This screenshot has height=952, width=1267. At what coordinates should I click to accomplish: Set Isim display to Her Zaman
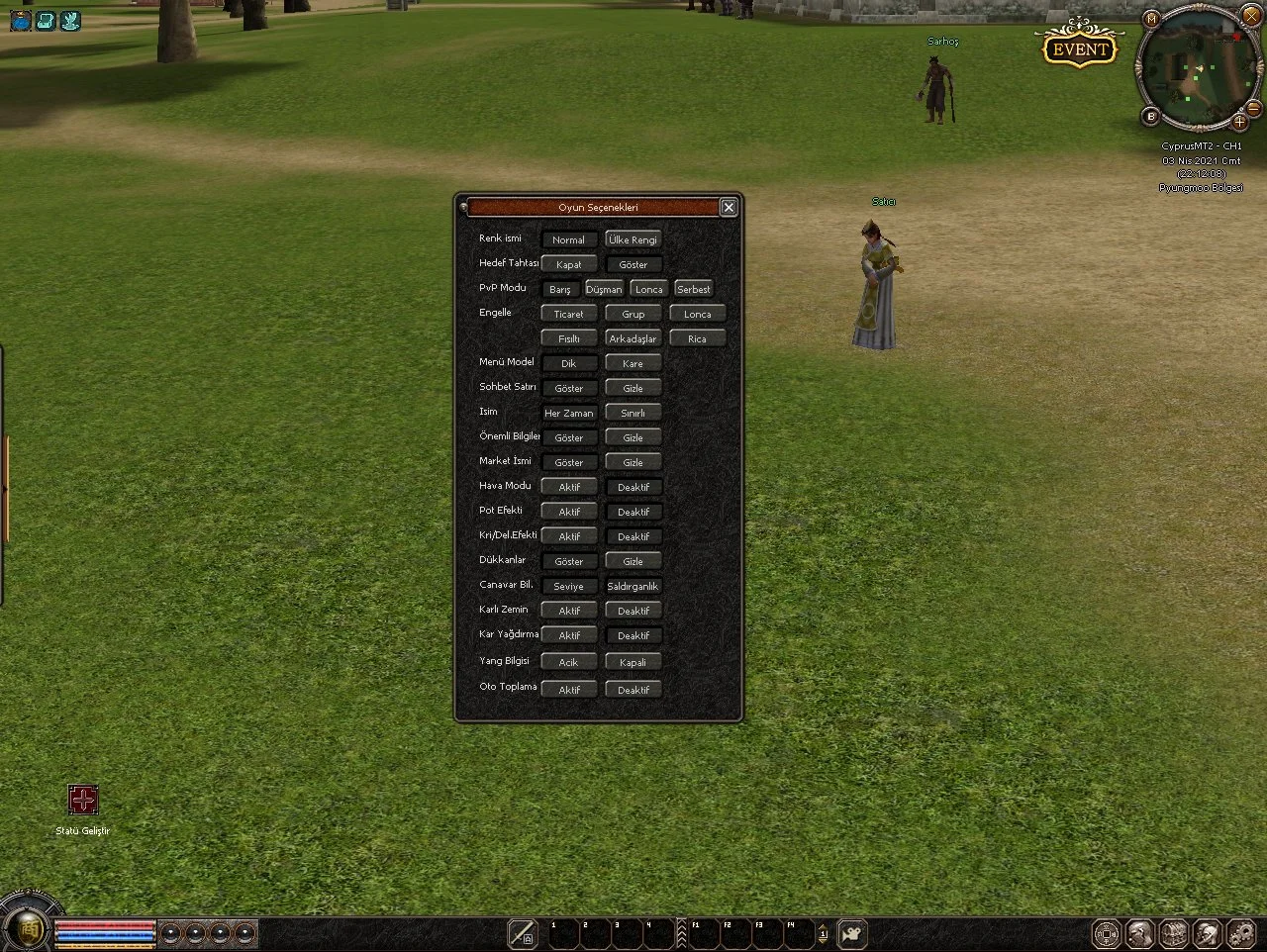569,413
